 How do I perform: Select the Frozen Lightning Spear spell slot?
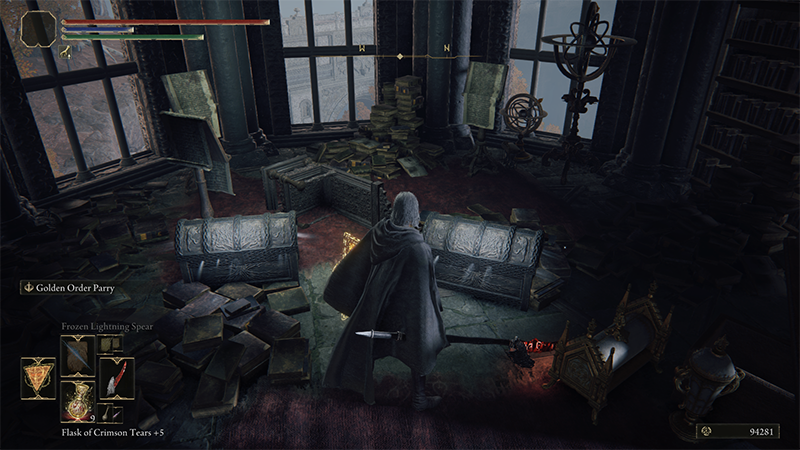click(77, 354)
